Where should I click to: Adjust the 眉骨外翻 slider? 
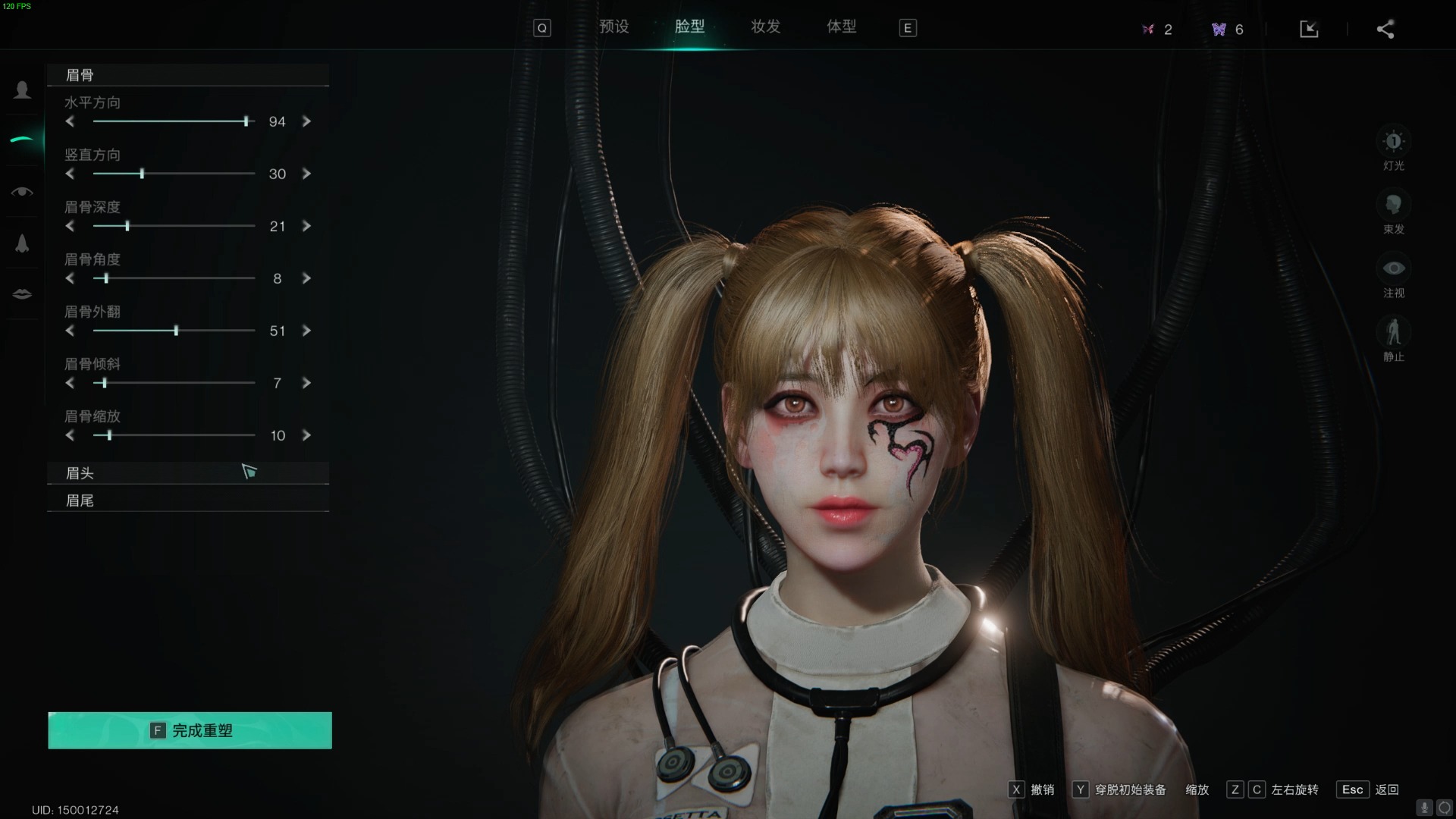tap(176, 331)
